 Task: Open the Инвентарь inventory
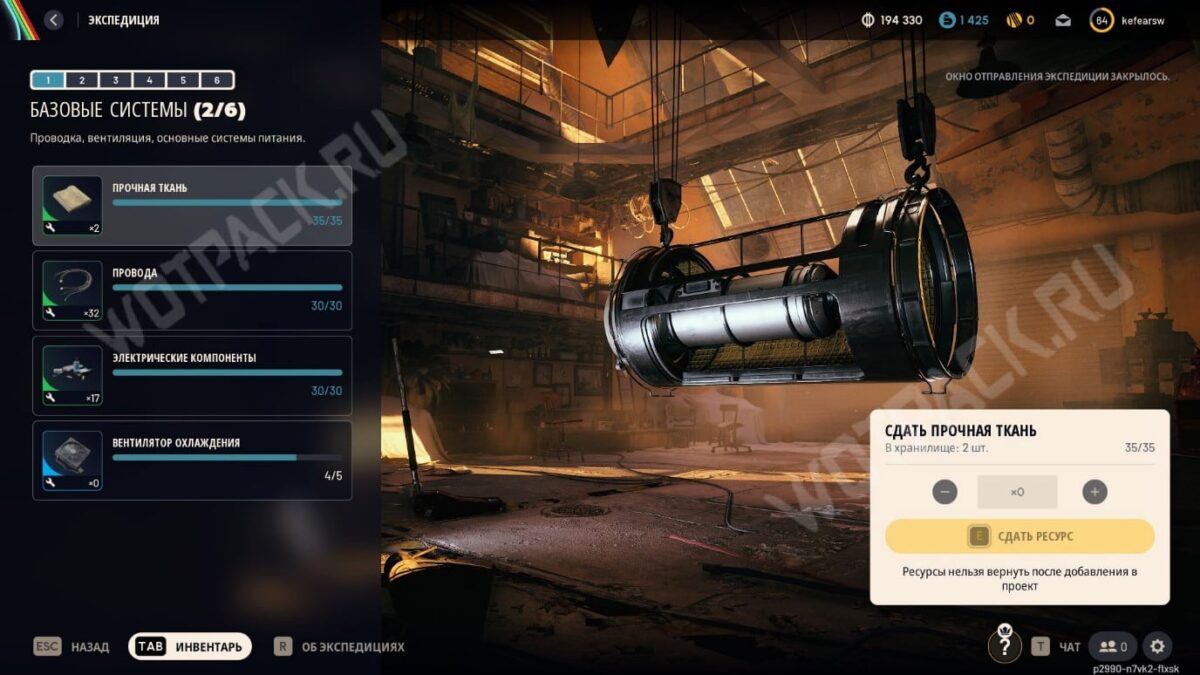pyautogui.click(x=190, y=647)
